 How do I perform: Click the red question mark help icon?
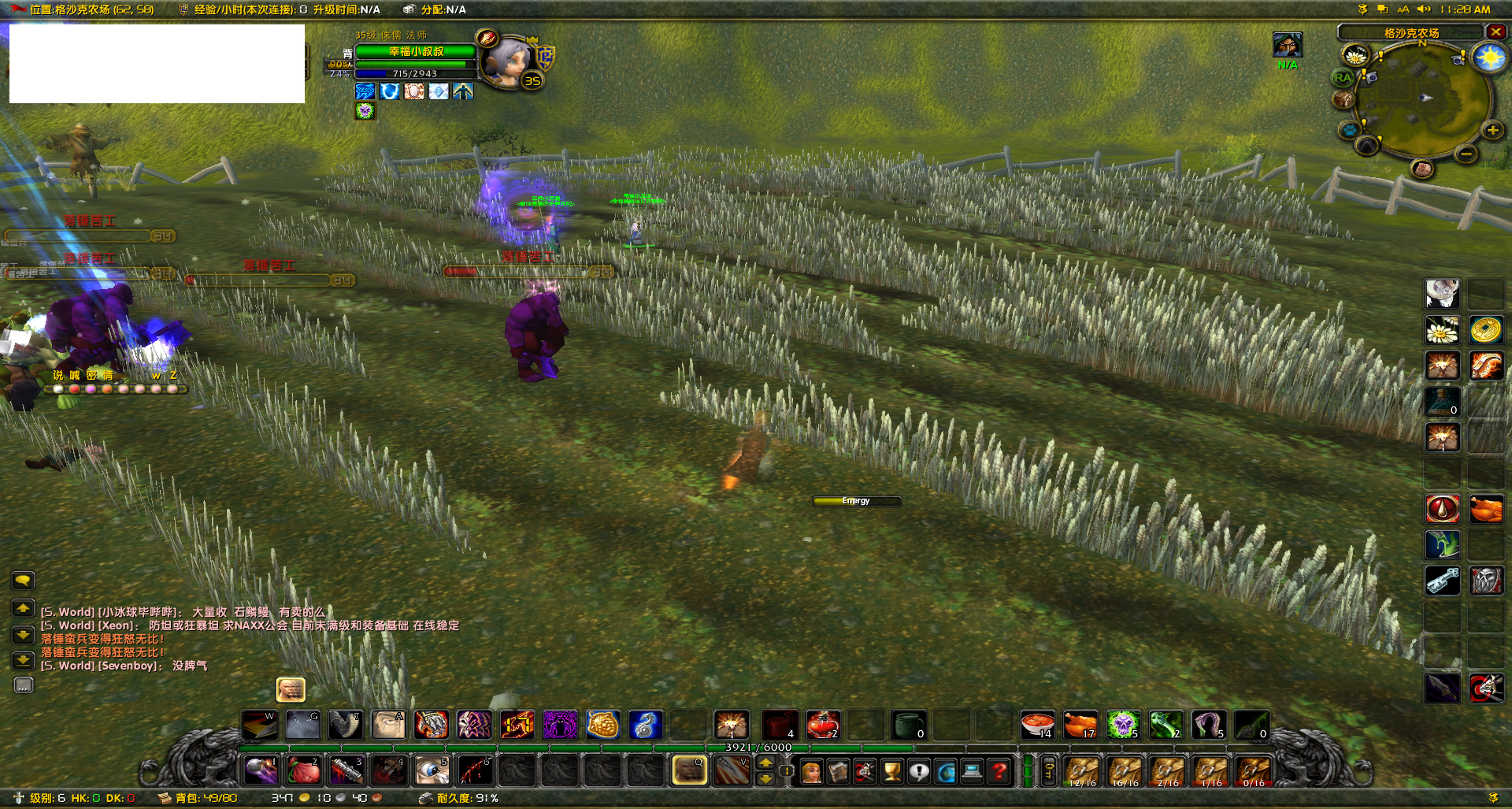[998, 770]
